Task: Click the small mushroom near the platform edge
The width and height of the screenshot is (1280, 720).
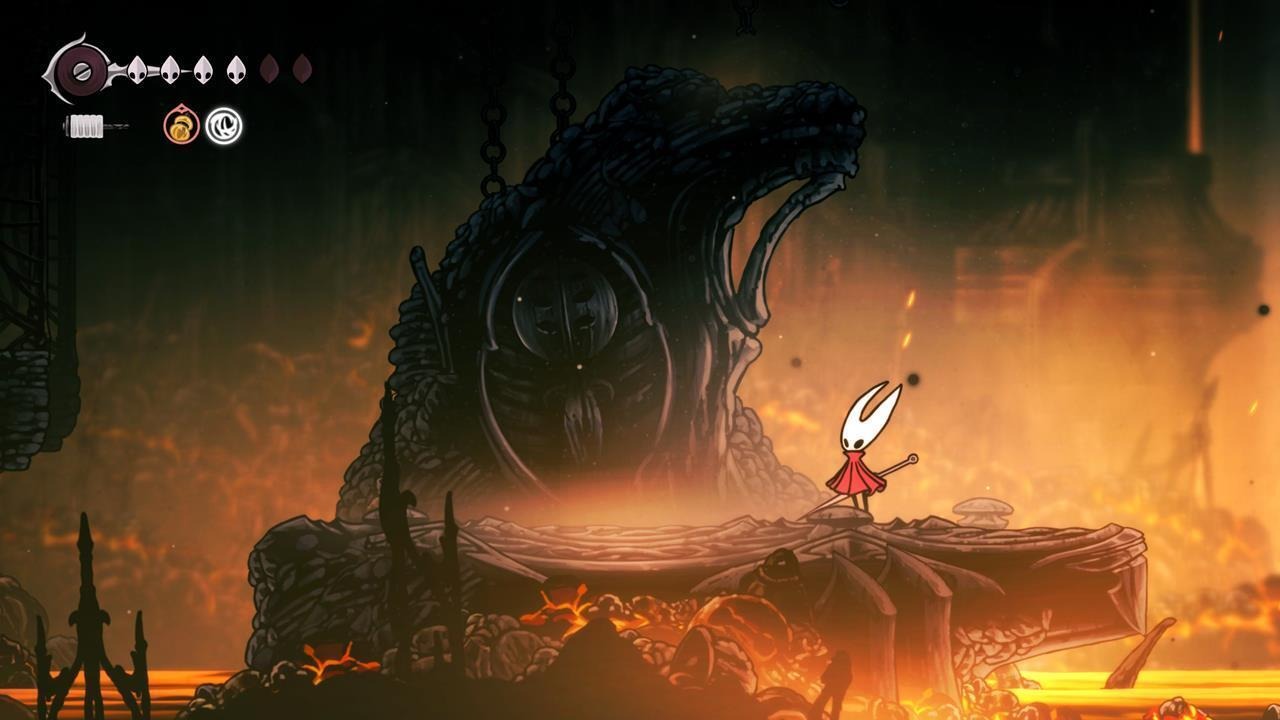Action: tap(985, 512)
